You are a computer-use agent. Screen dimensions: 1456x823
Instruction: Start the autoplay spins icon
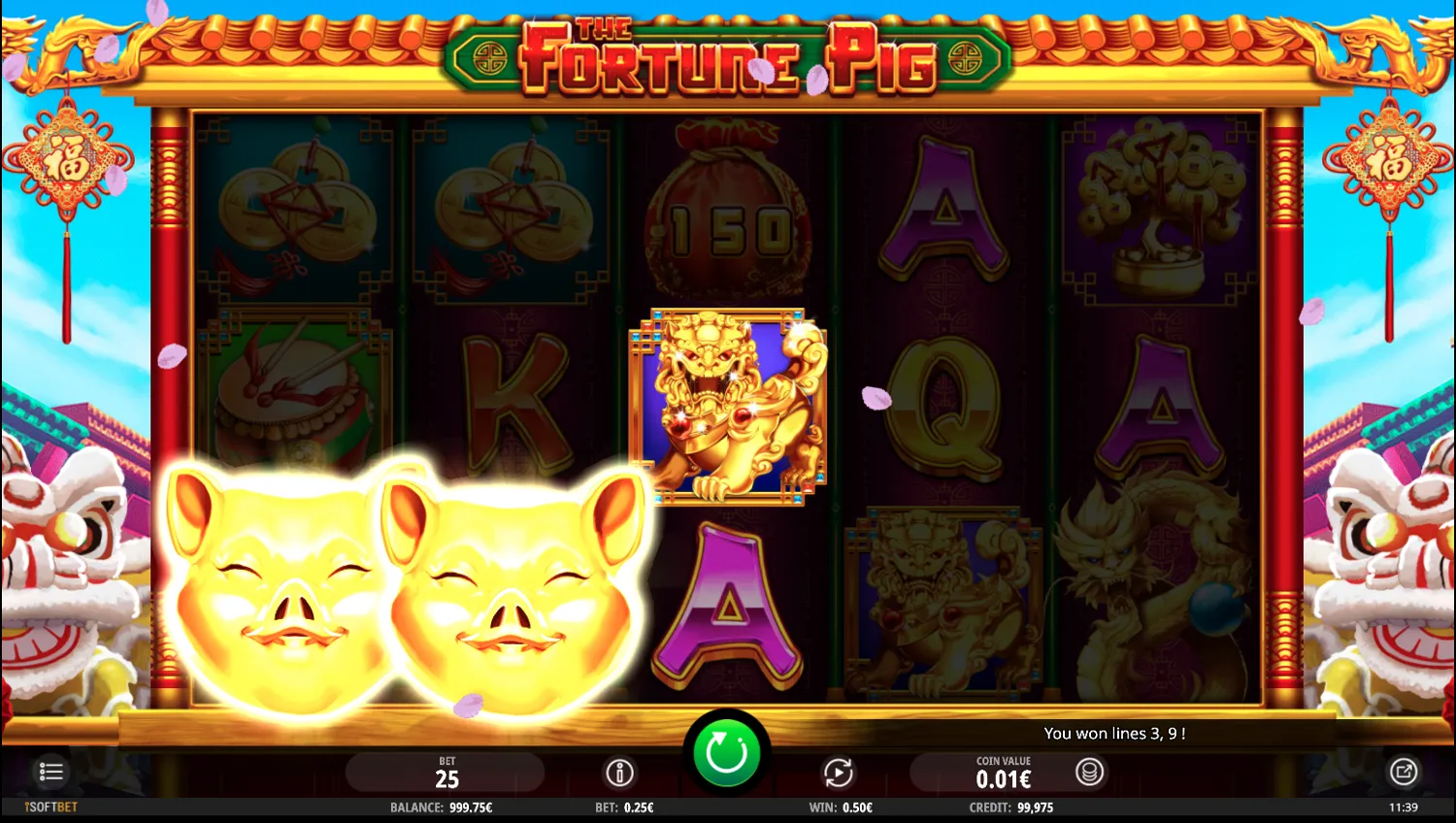coord(839,774)
